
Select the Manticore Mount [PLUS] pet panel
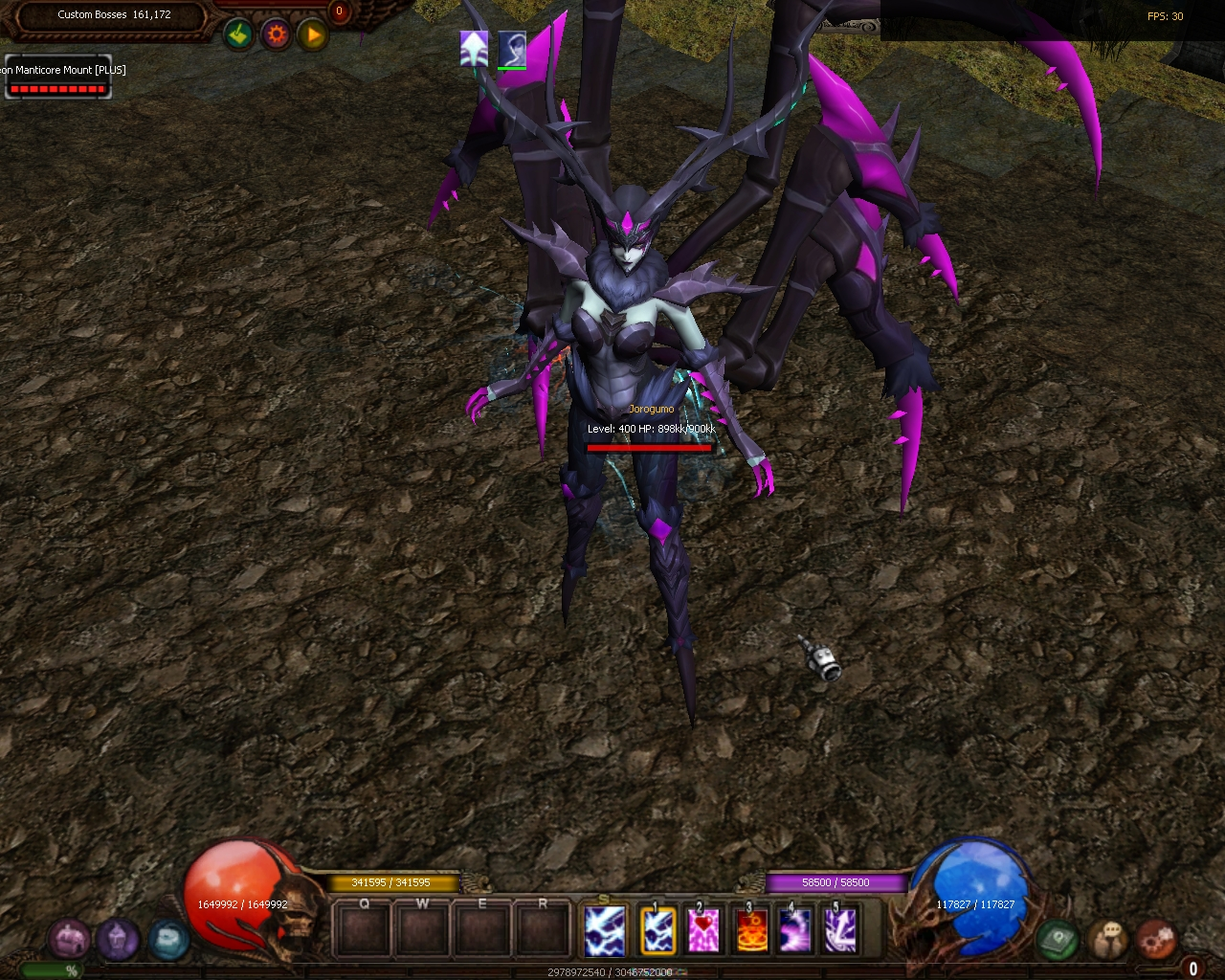tap(57, 78)
